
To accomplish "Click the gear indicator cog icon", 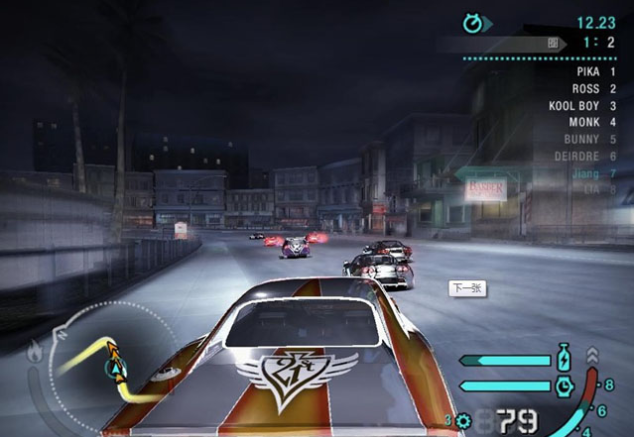I will (x=463, y=421).
